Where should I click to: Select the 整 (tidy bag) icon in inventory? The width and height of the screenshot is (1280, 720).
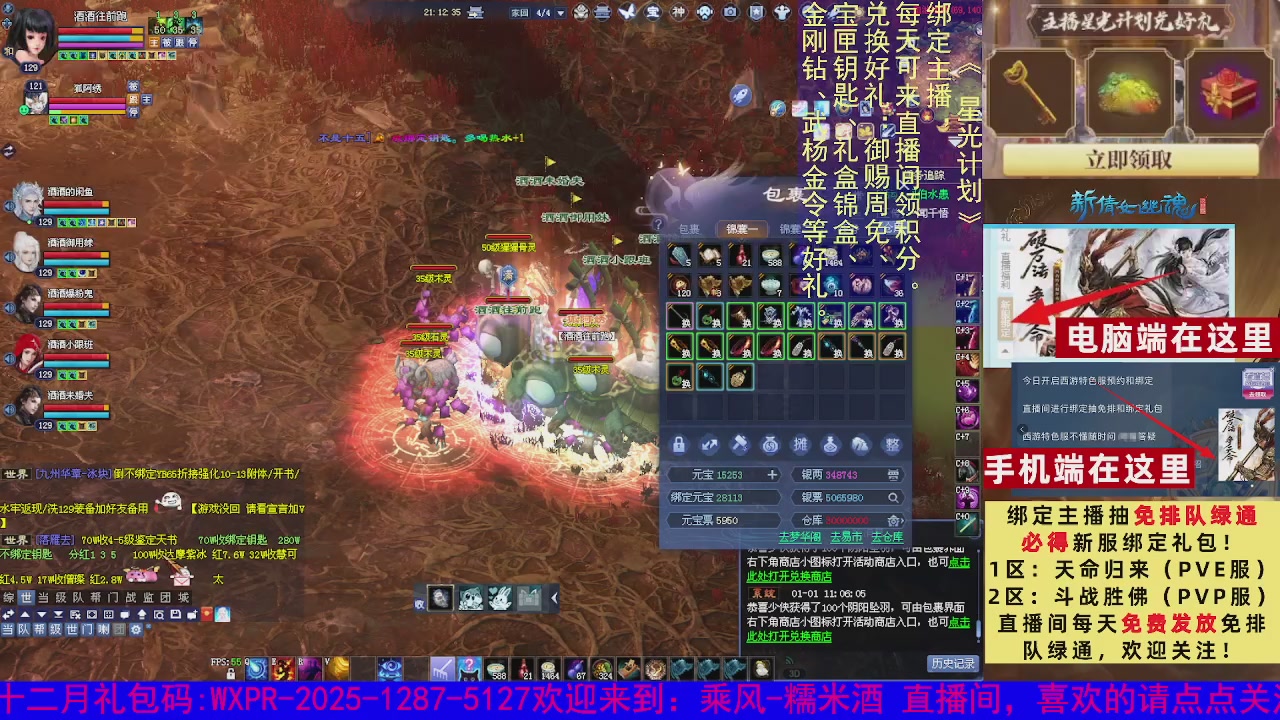pos(892,444)
